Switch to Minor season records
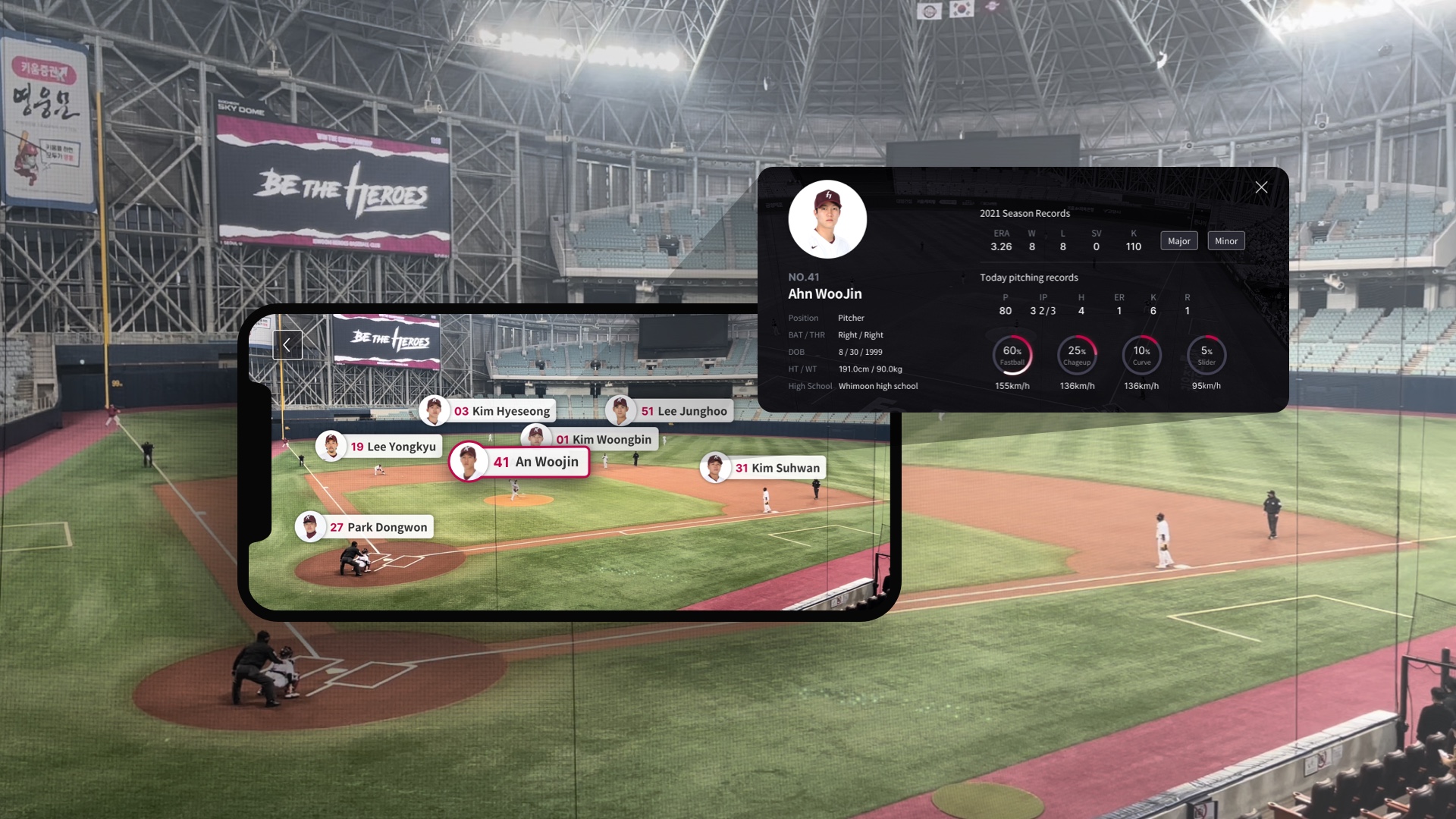This screenshot has height=819, width=1456. point(1226,240)
